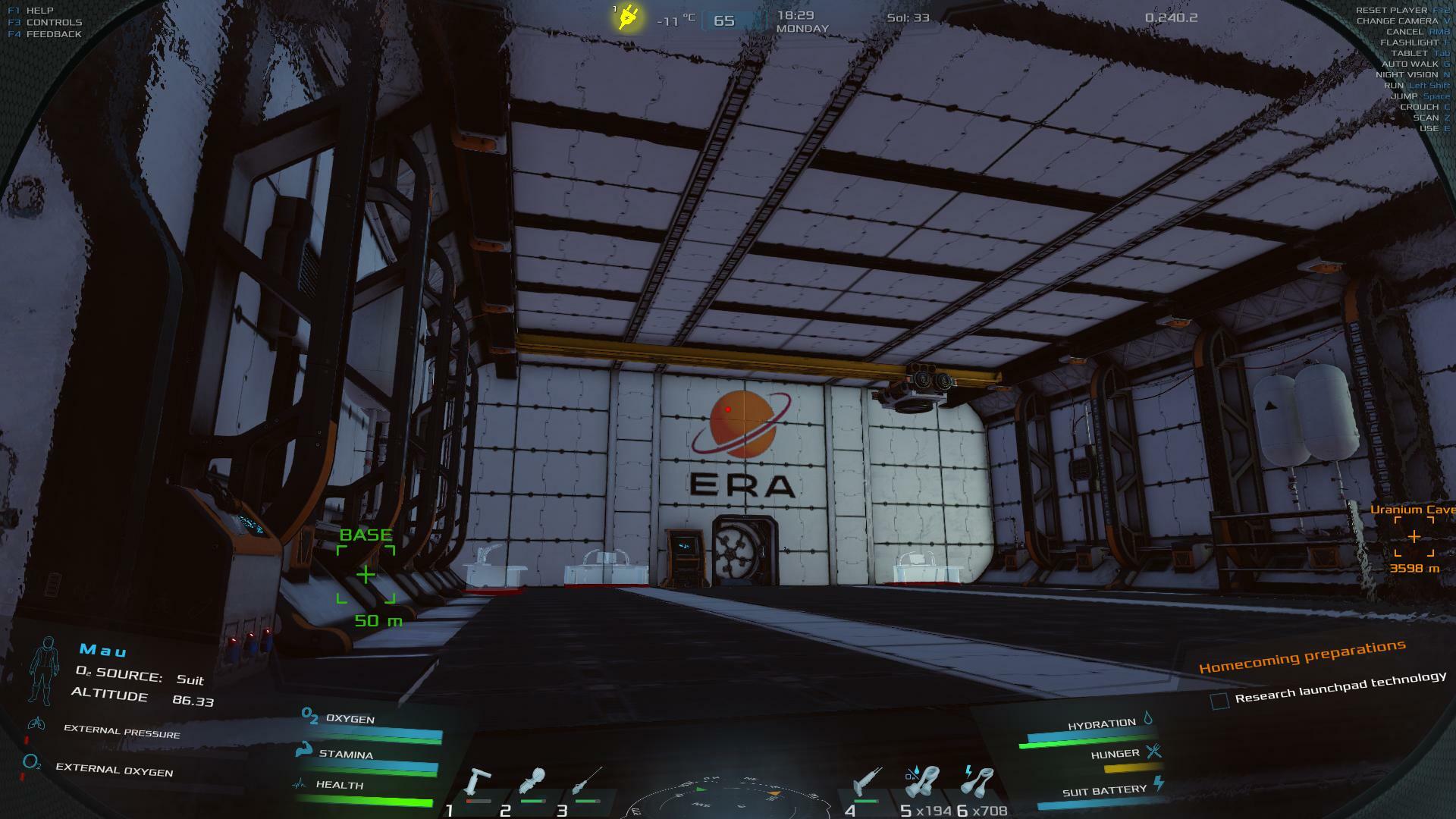Select the needle-tipped tool in slot 3
Viewport: 1456px width, 819px height.
tap(588, 782)
